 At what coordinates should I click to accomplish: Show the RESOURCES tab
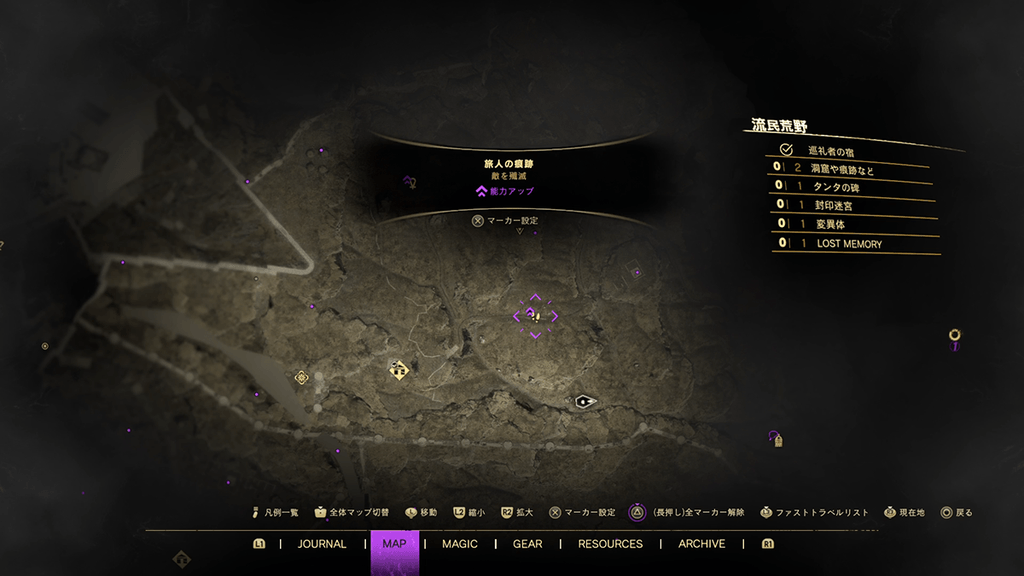click(610, 544)
